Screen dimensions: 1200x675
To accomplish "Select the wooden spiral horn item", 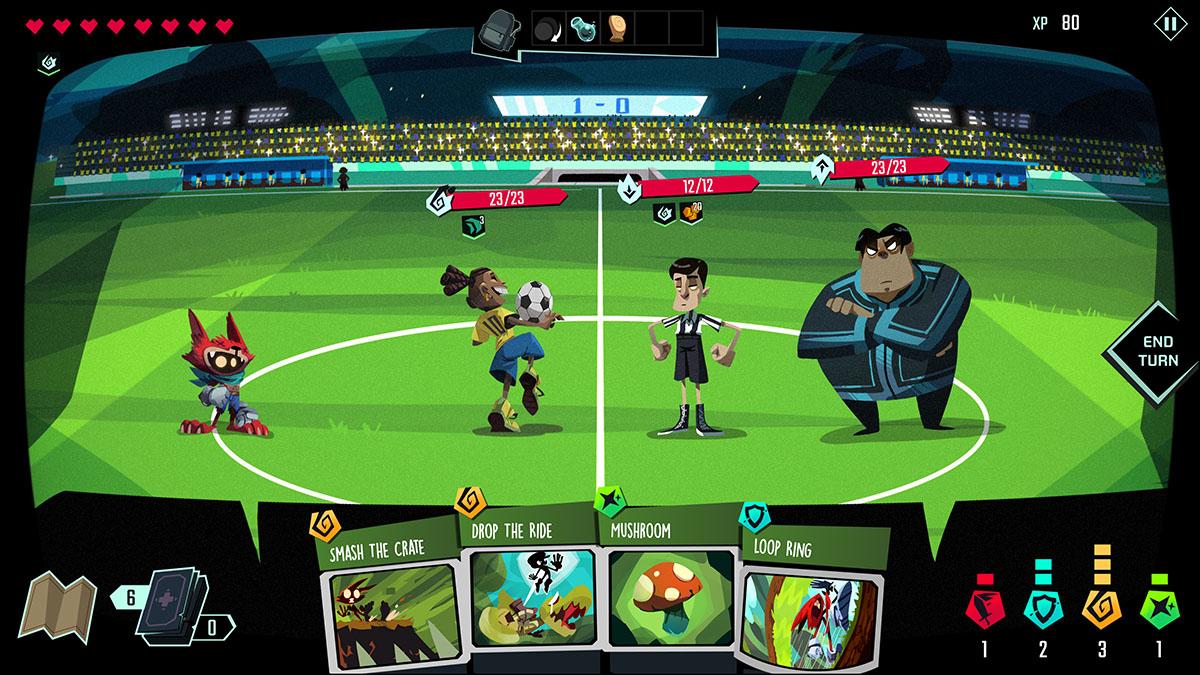I will point(617,29).
